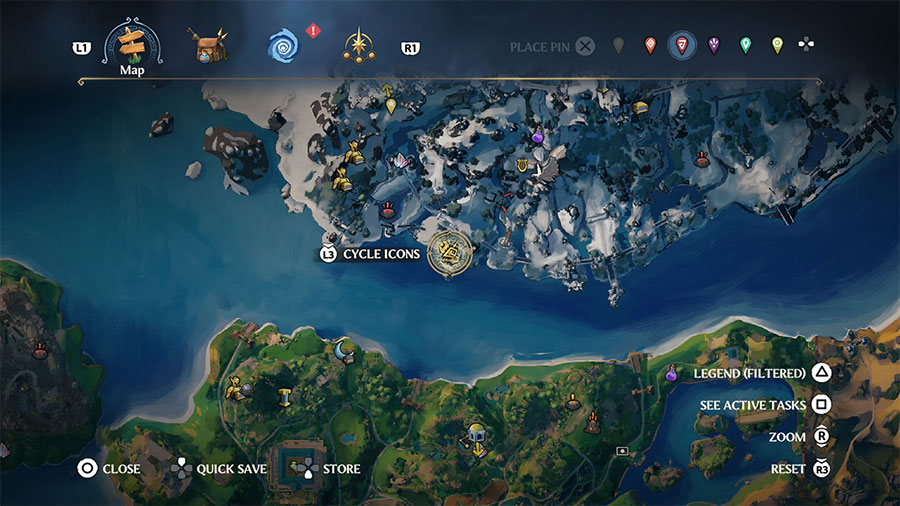Choose the teal map pin
Screen dimensions: 900x506
745,45
